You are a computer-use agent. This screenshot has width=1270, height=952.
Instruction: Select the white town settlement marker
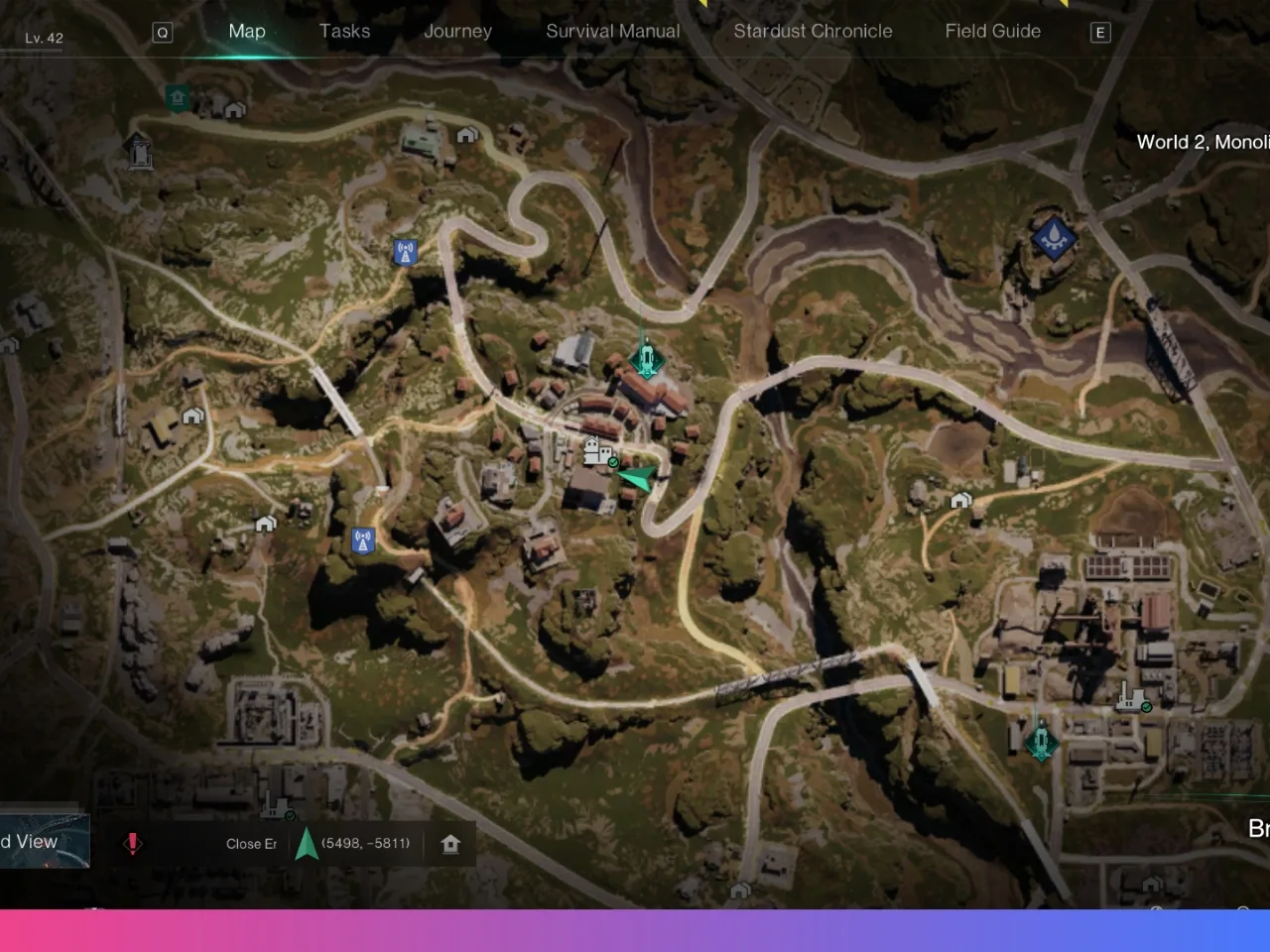click(x=598, y=452)
